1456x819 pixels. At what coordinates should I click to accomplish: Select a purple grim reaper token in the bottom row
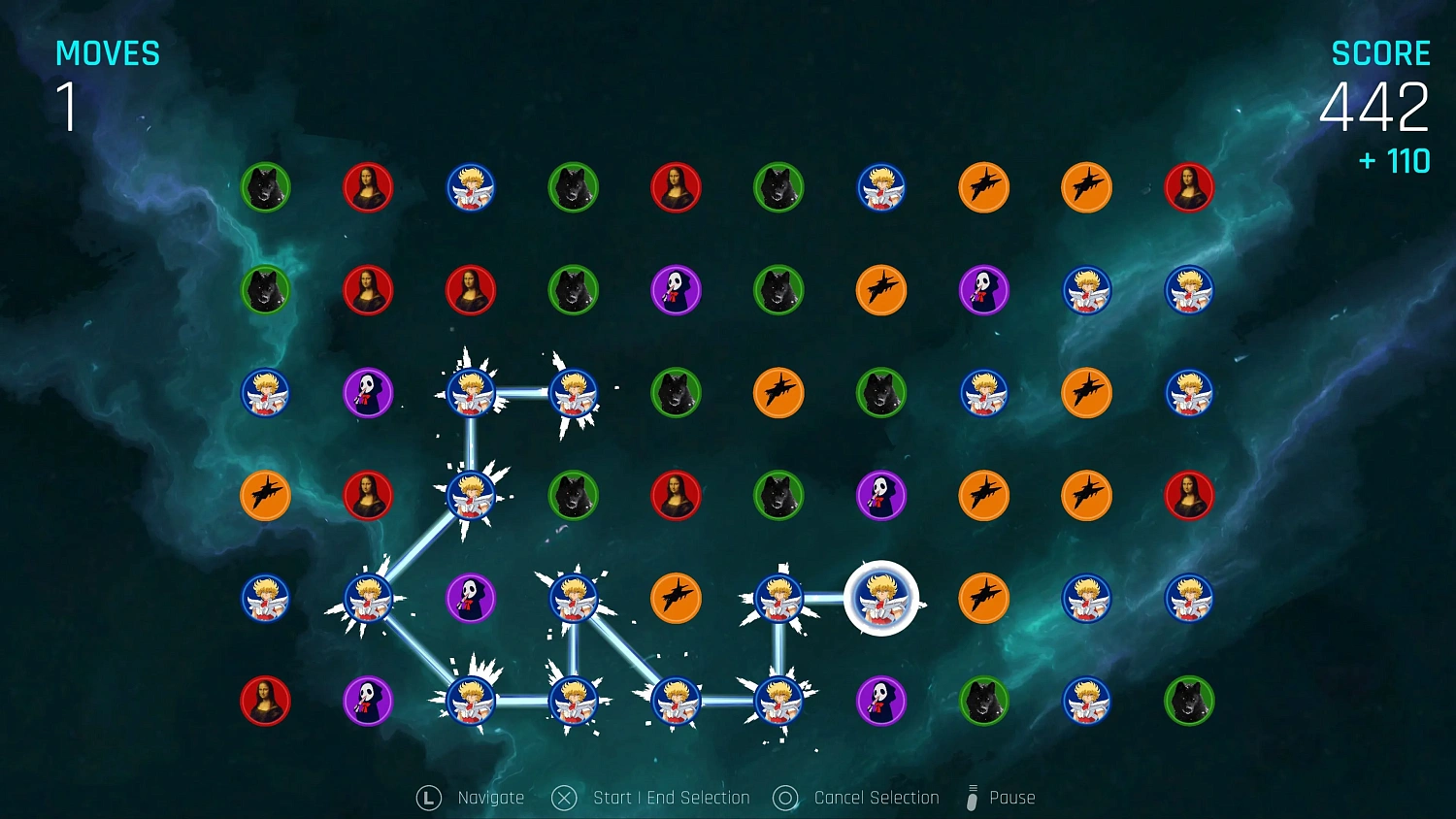[881, 703]
